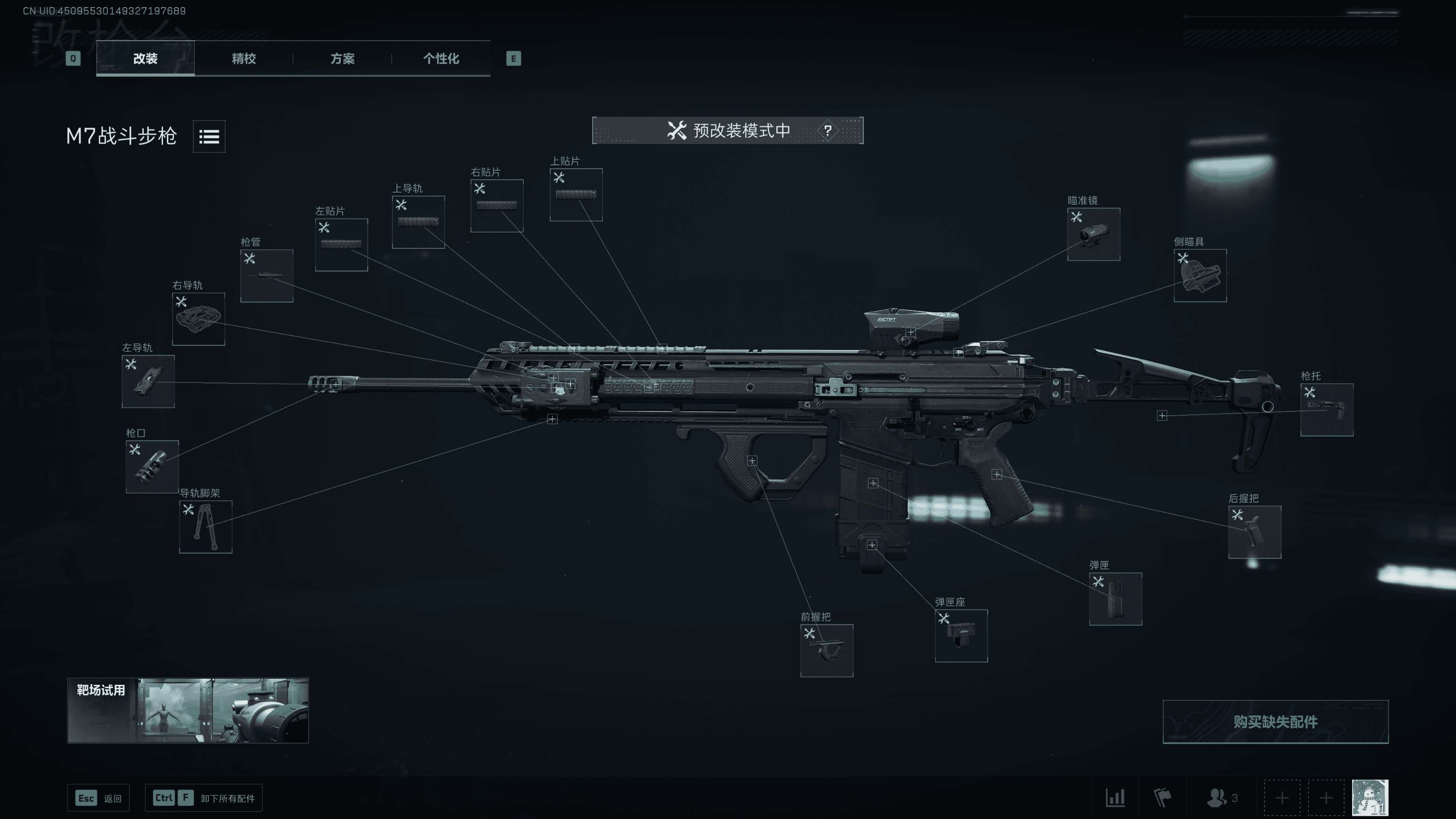The image size is (1456, 819).
Task: Choose the 后握把 rear grip slot
Action: (1254, 532)
